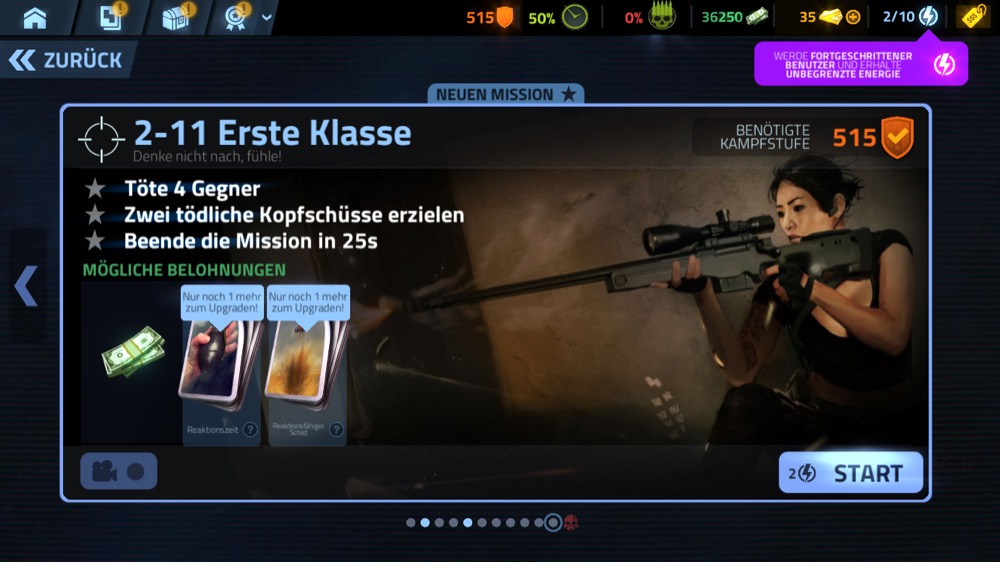Open the treasure chest menu

pos(176,17)
